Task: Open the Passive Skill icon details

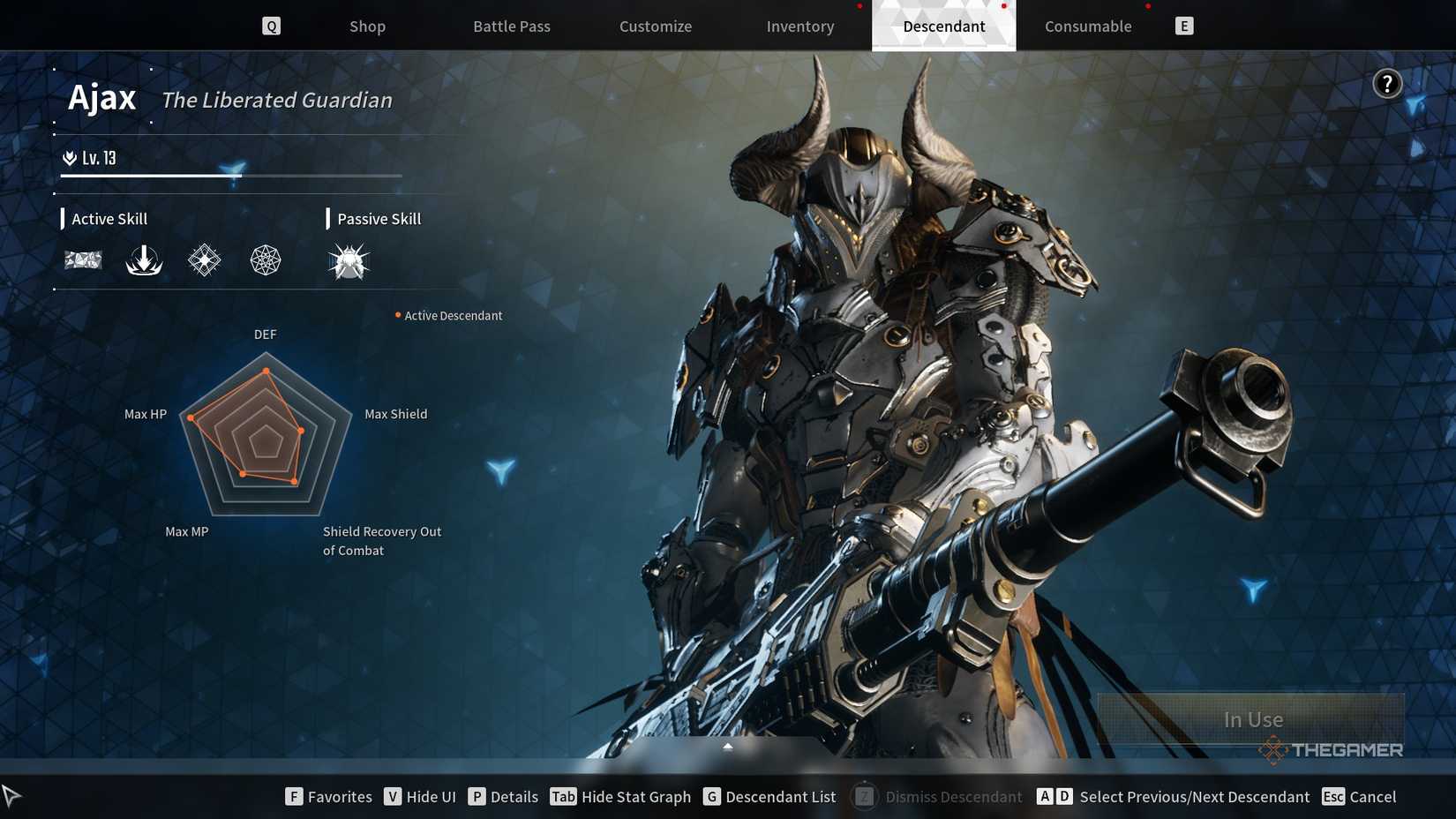Action: coord(348,259)
